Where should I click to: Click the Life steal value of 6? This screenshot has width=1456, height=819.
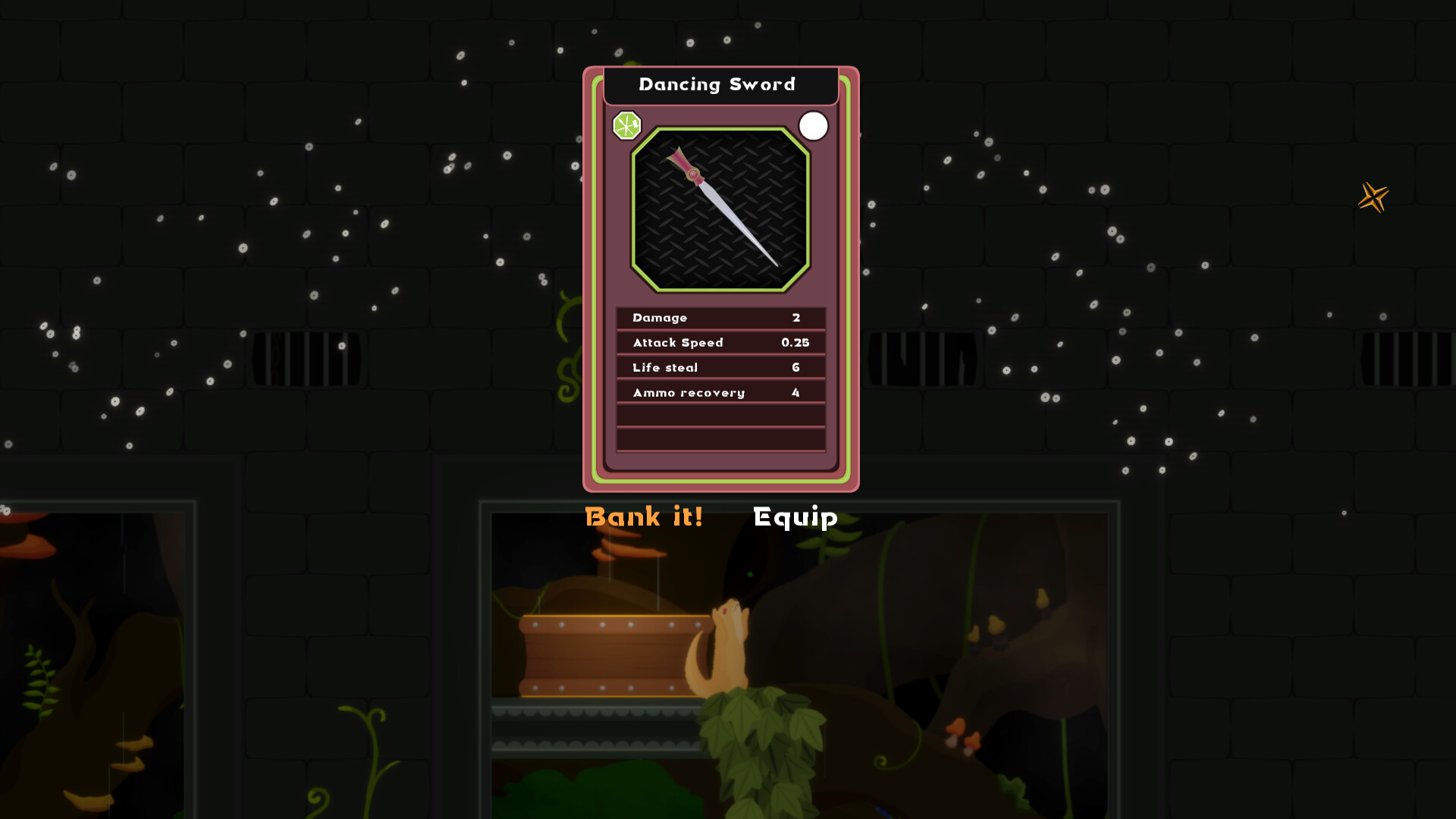tap(795, 367)
